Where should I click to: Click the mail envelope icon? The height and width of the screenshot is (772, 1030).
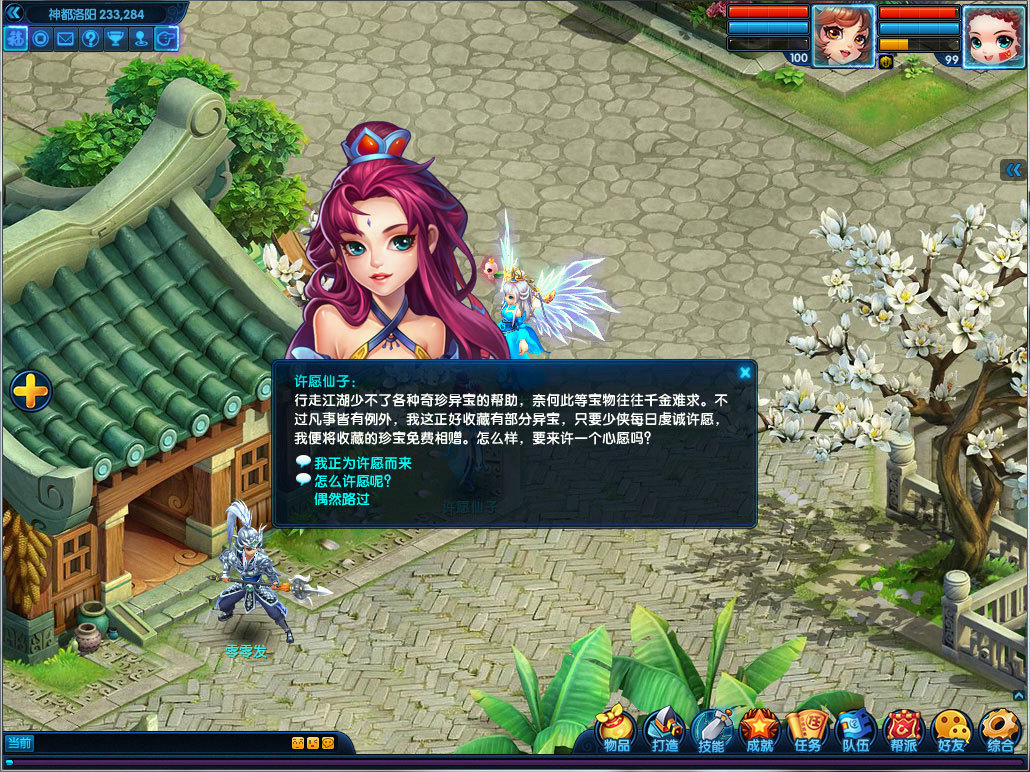coord(66,39)
